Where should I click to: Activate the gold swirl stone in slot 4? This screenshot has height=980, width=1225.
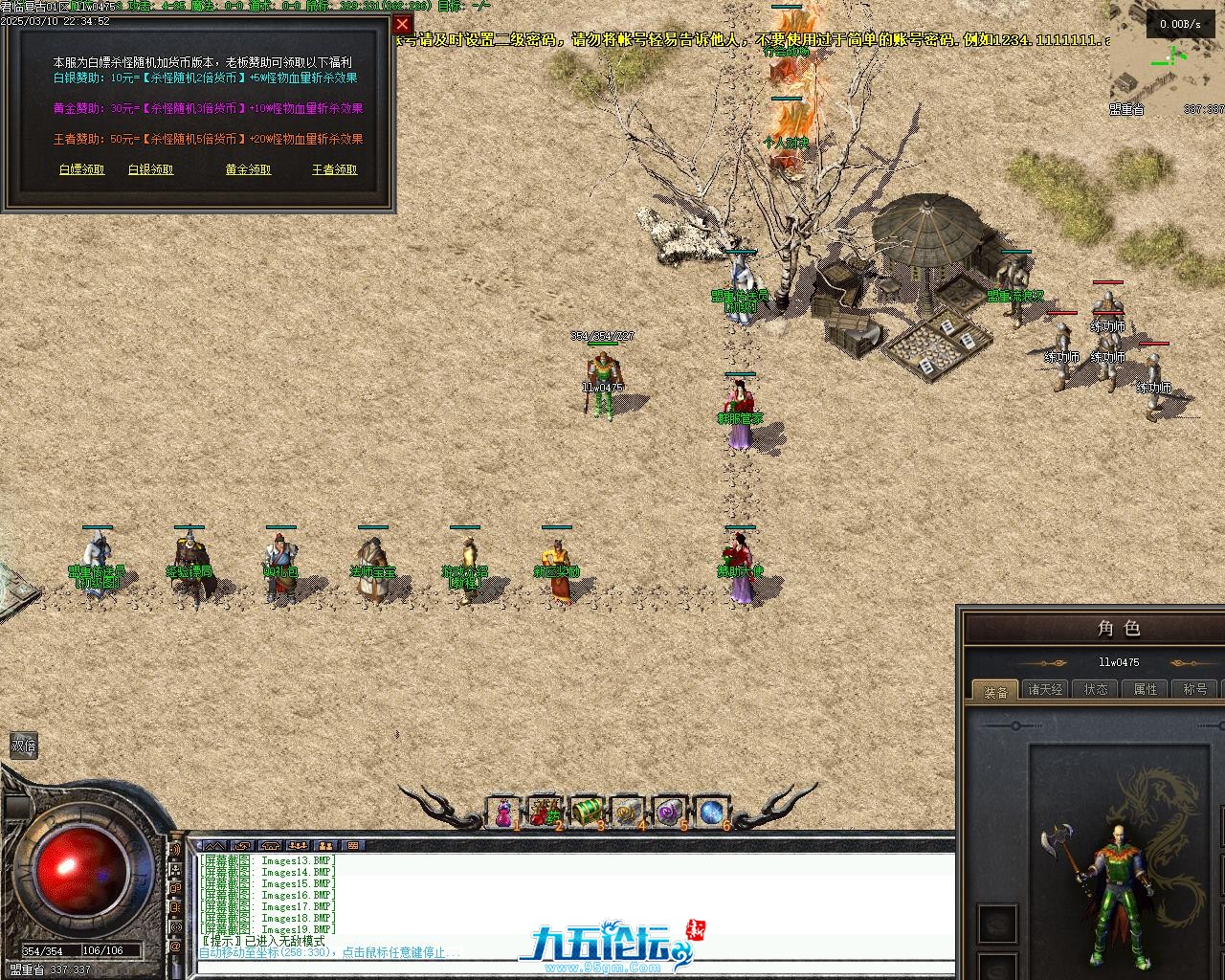pyautogui.click(x=628, y=813)
